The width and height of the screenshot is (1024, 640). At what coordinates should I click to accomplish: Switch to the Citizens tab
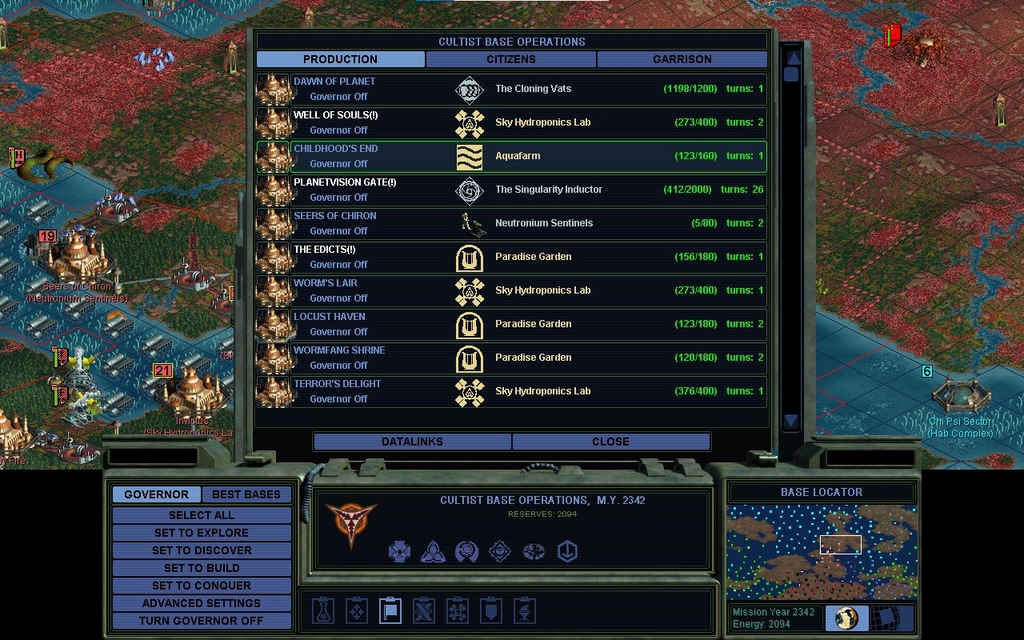point(511,59)
